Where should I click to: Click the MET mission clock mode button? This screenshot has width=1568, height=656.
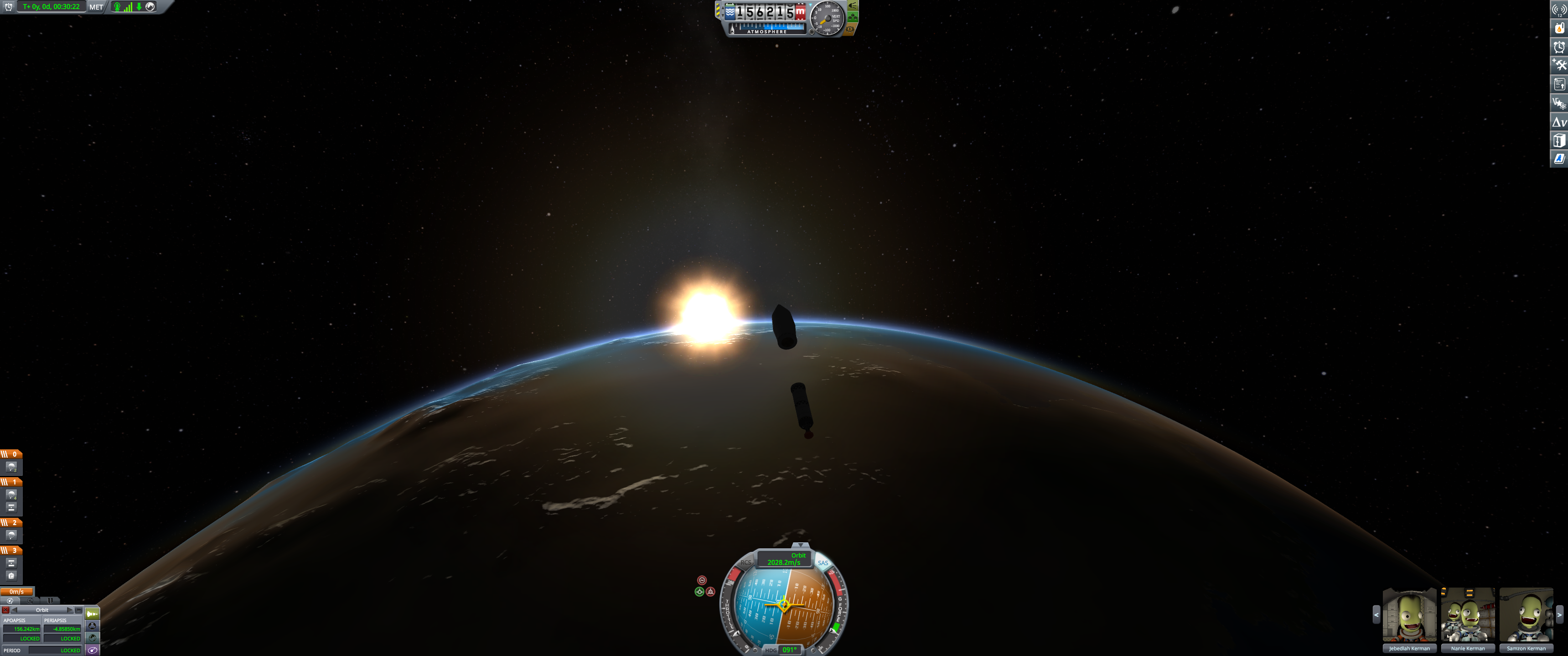[96, 7]
